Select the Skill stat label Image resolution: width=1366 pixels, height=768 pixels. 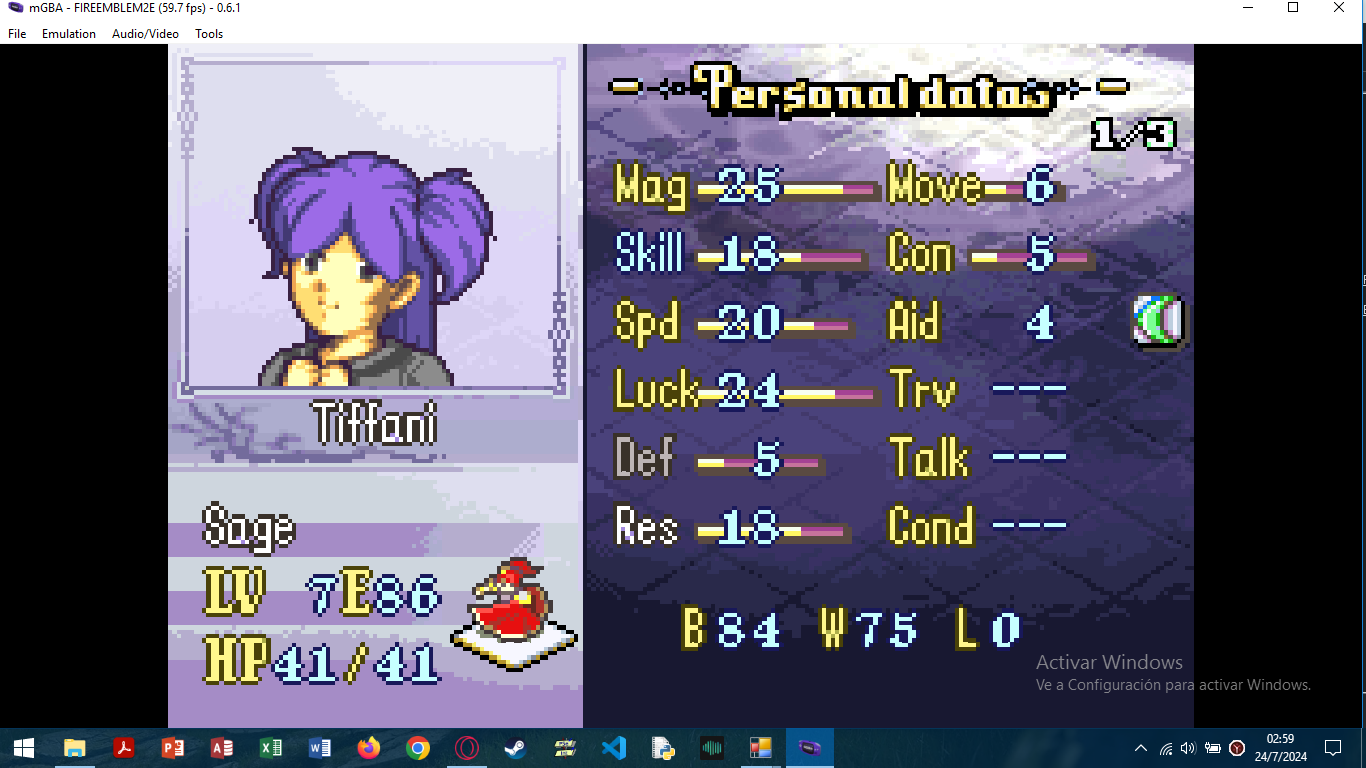[x=649, y=255]
